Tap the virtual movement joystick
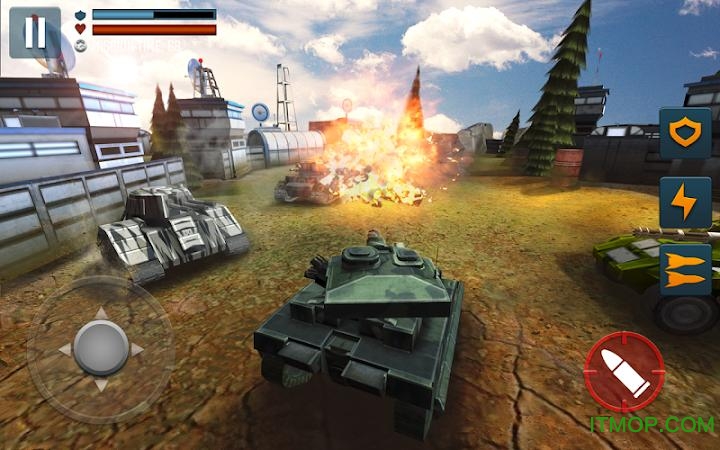This screenshot has width=720, height=450. 100,348
